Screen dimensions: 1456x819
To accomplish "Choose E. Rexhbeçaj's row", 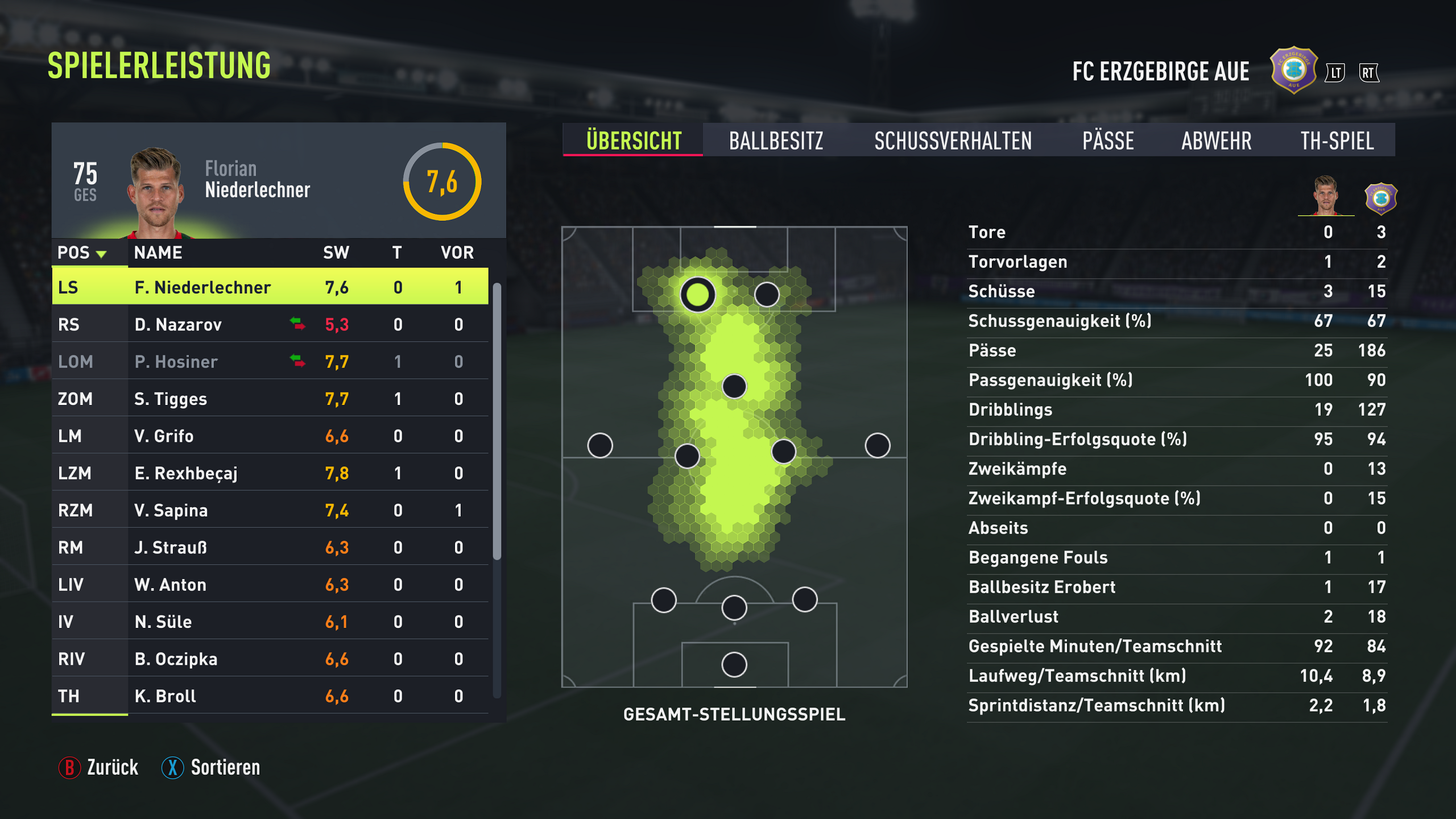I will pyautogui.click(x=270, y=473).
